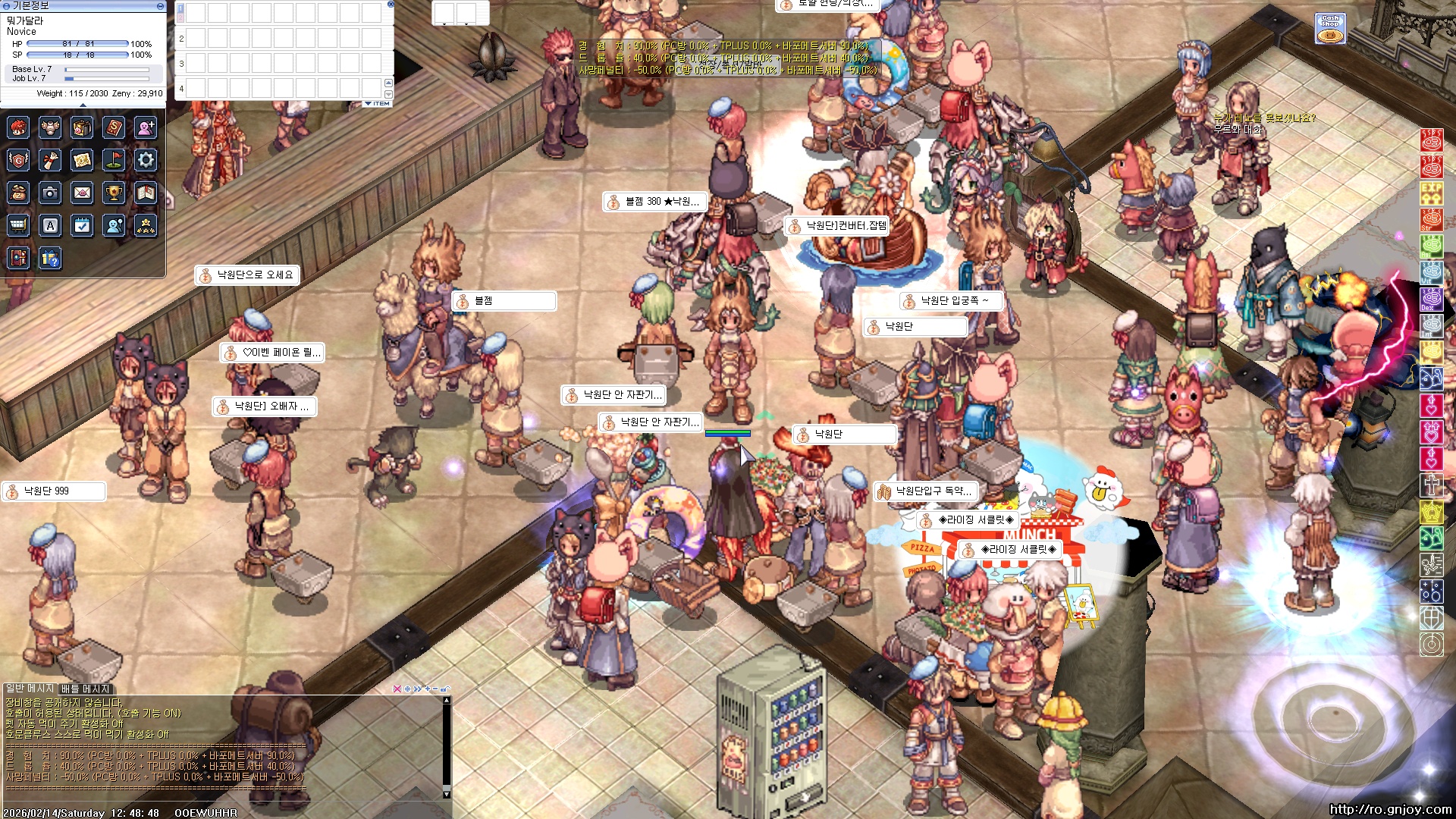Take a screenshot with the camera icon
This screenshot has height=819, width=1456.
[50, 193]
